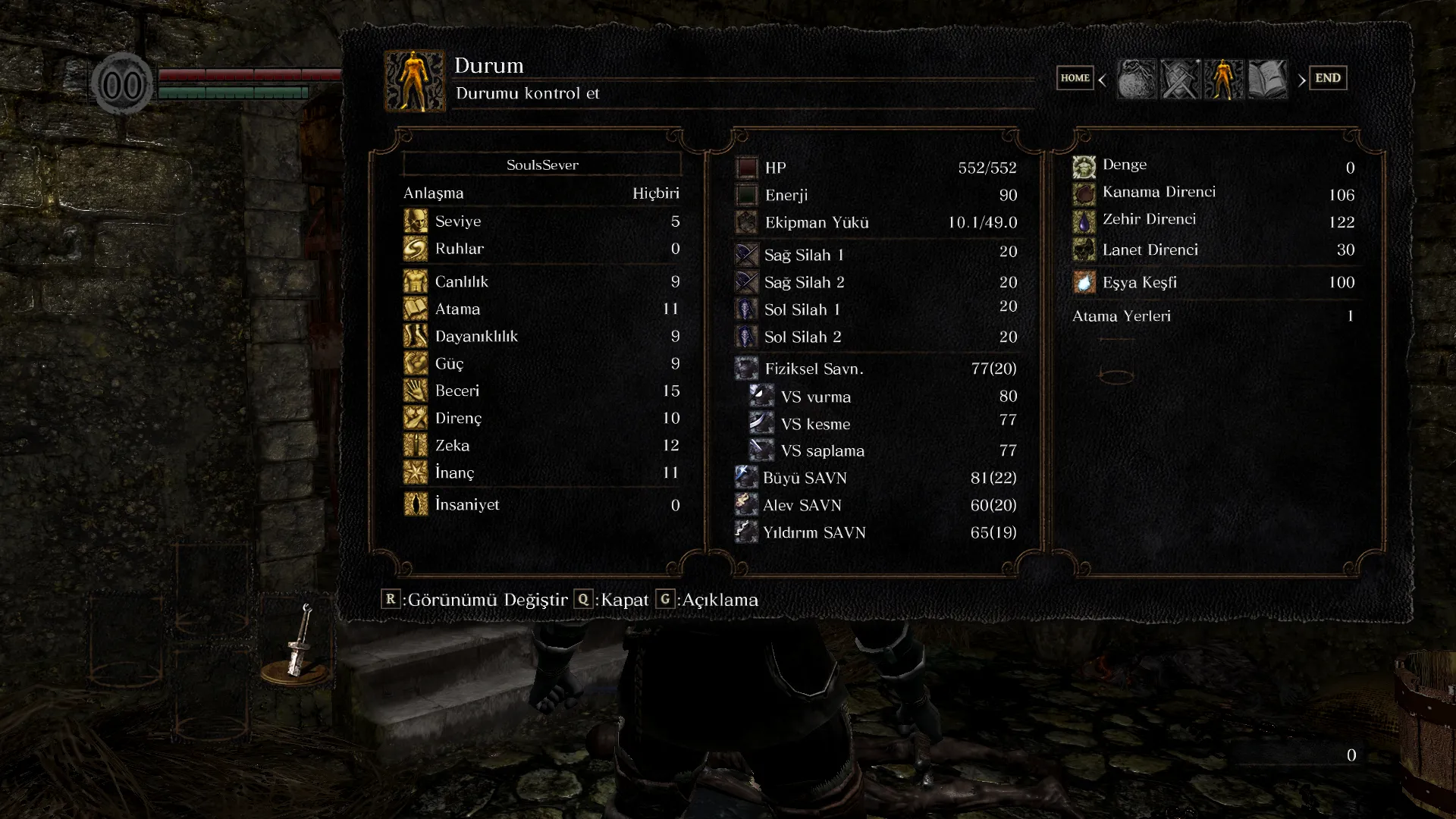Select the İnsaniyet row

(541, 504)
